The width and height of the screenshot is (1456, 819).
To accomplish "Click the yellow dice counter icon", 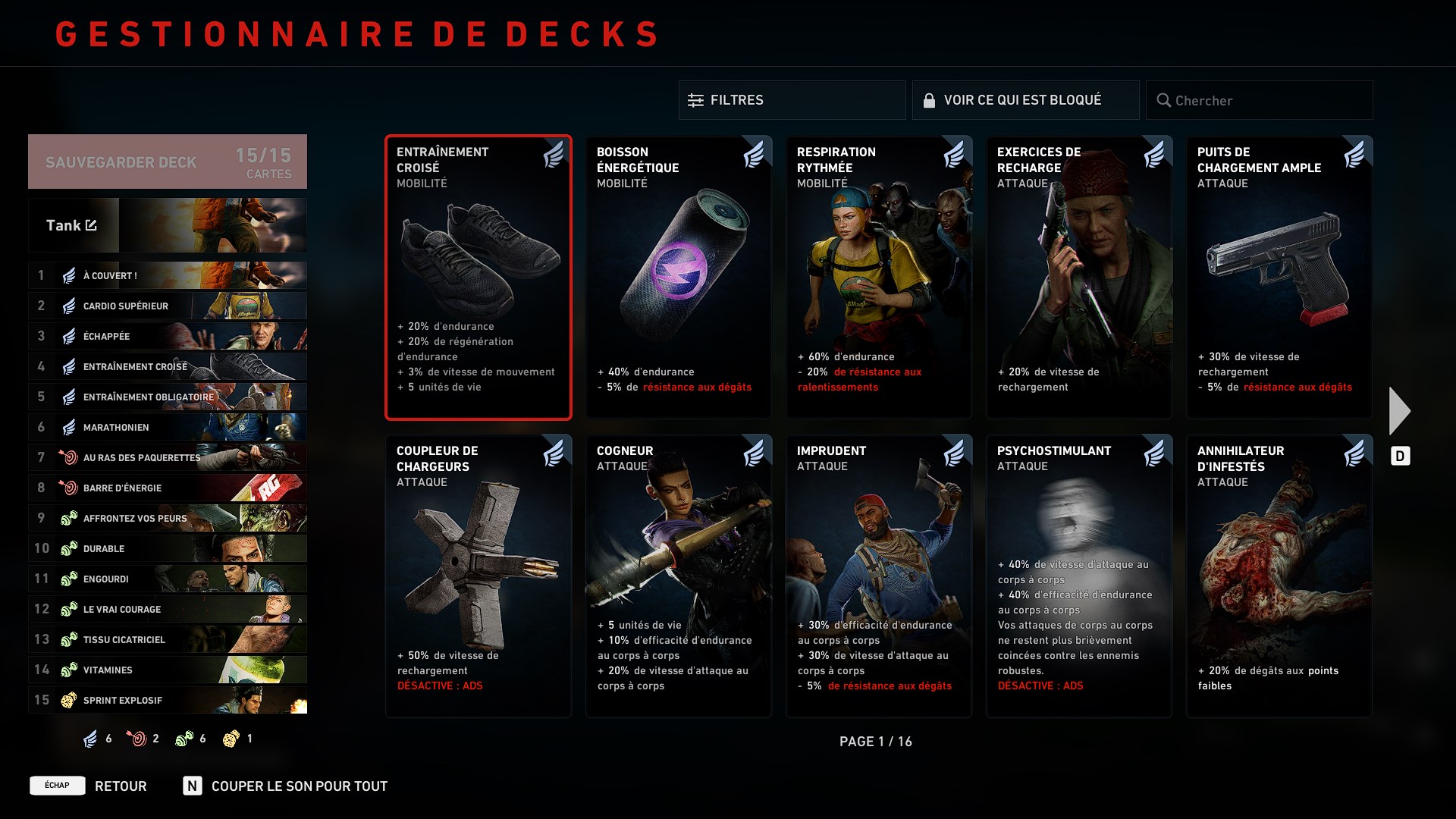I will (231, 738).
